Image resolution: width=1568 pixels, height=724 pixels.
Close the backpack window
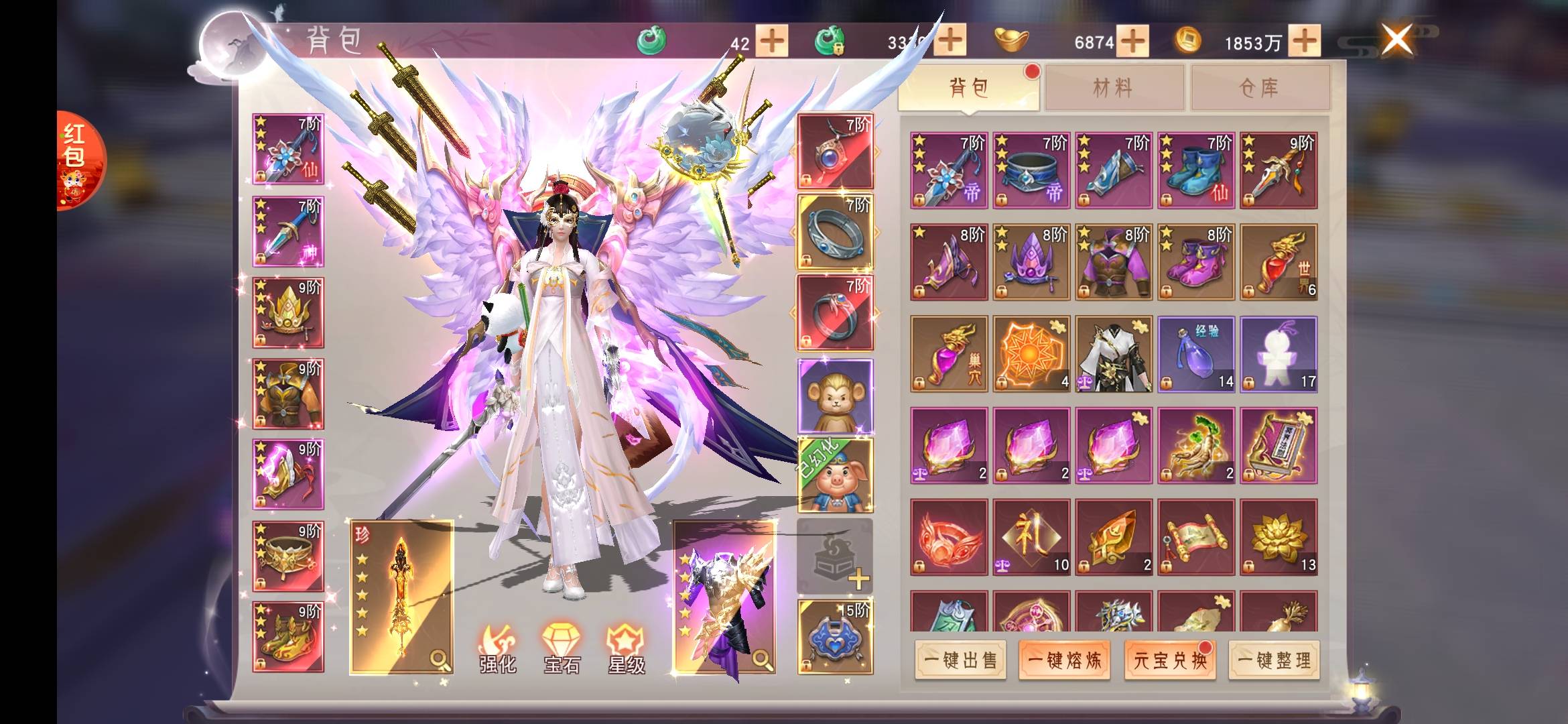1396,39
